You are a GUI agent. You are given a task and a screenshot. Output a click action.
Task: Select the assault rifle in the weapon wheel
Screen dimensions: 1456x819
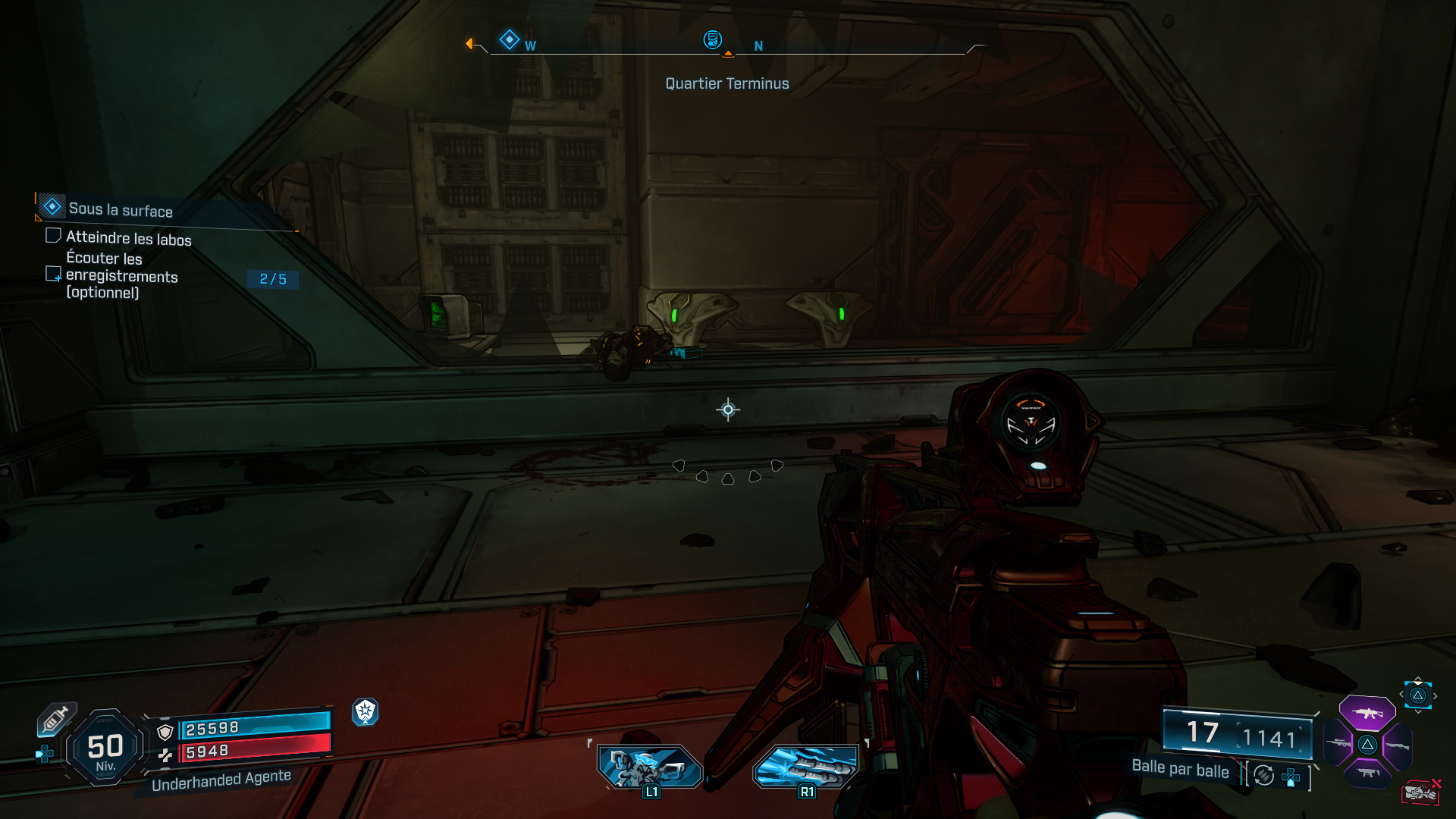point(1366,714)
